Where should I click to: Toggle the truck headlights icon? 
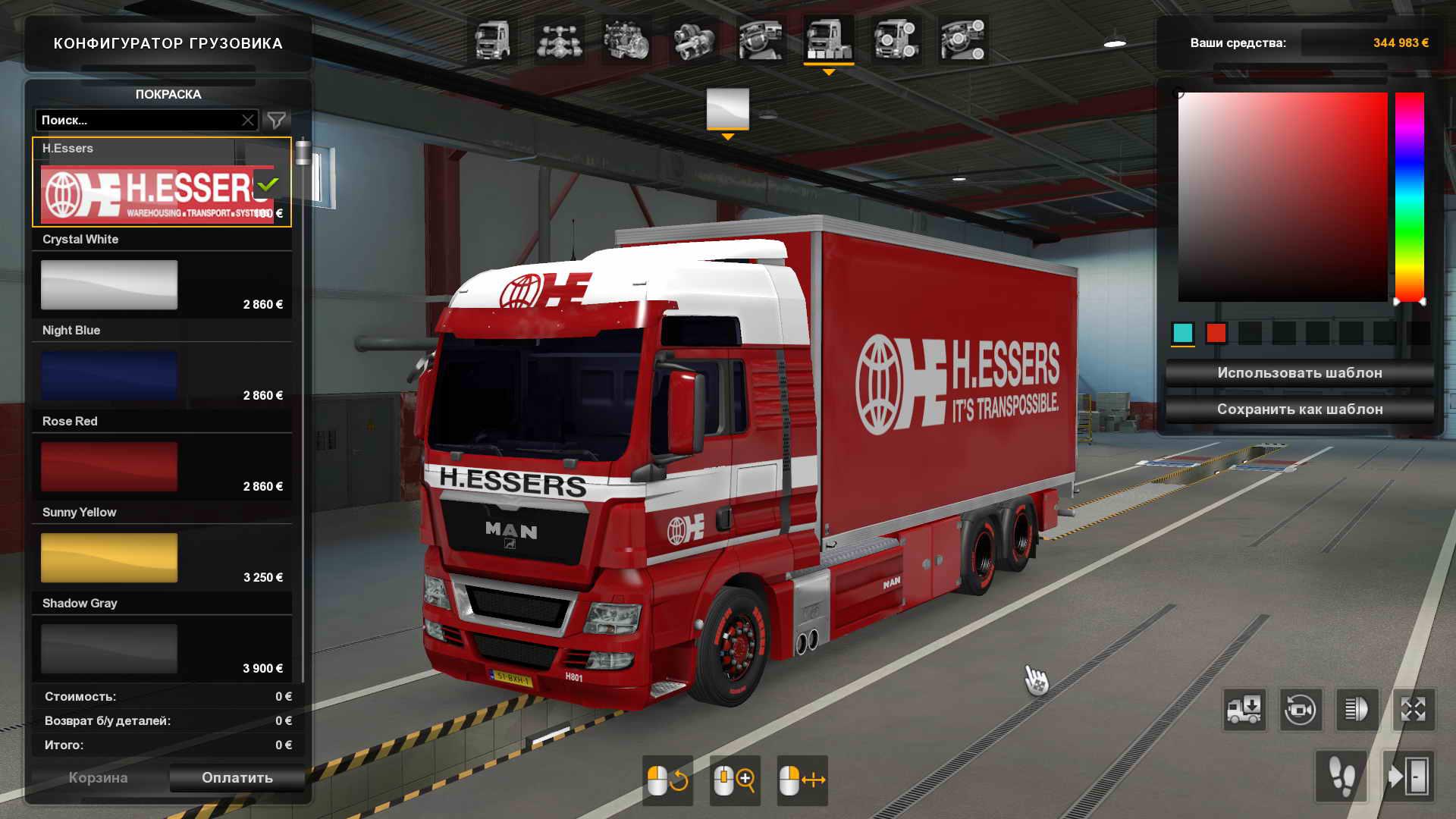tap(1357, 710)
